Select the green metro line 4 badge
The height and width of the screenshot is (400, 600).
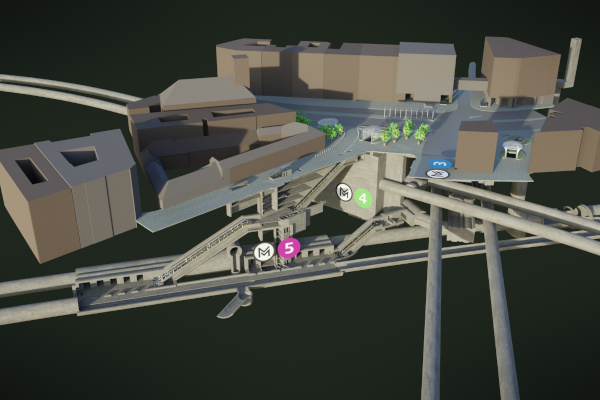(363, 198)
